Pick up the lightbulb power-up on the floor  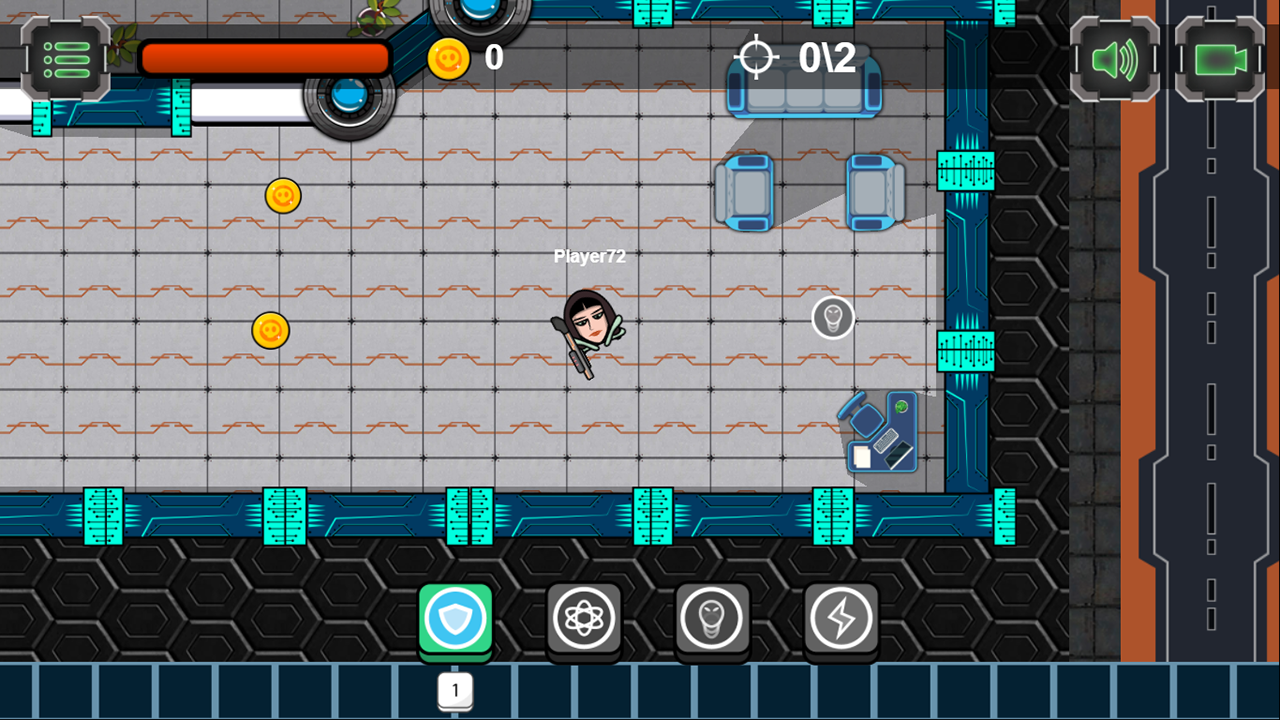point(833,318)
